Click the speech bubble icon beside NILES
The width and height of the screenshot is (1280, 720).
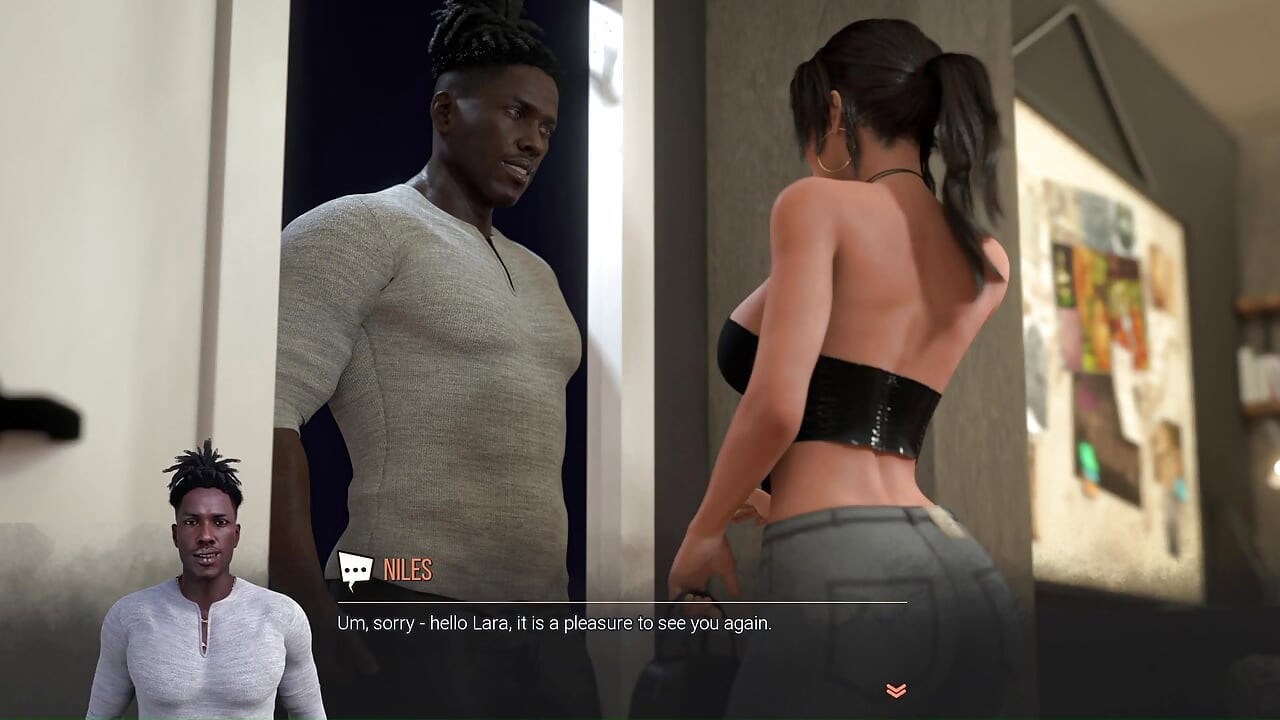click(x=354, y=570)
